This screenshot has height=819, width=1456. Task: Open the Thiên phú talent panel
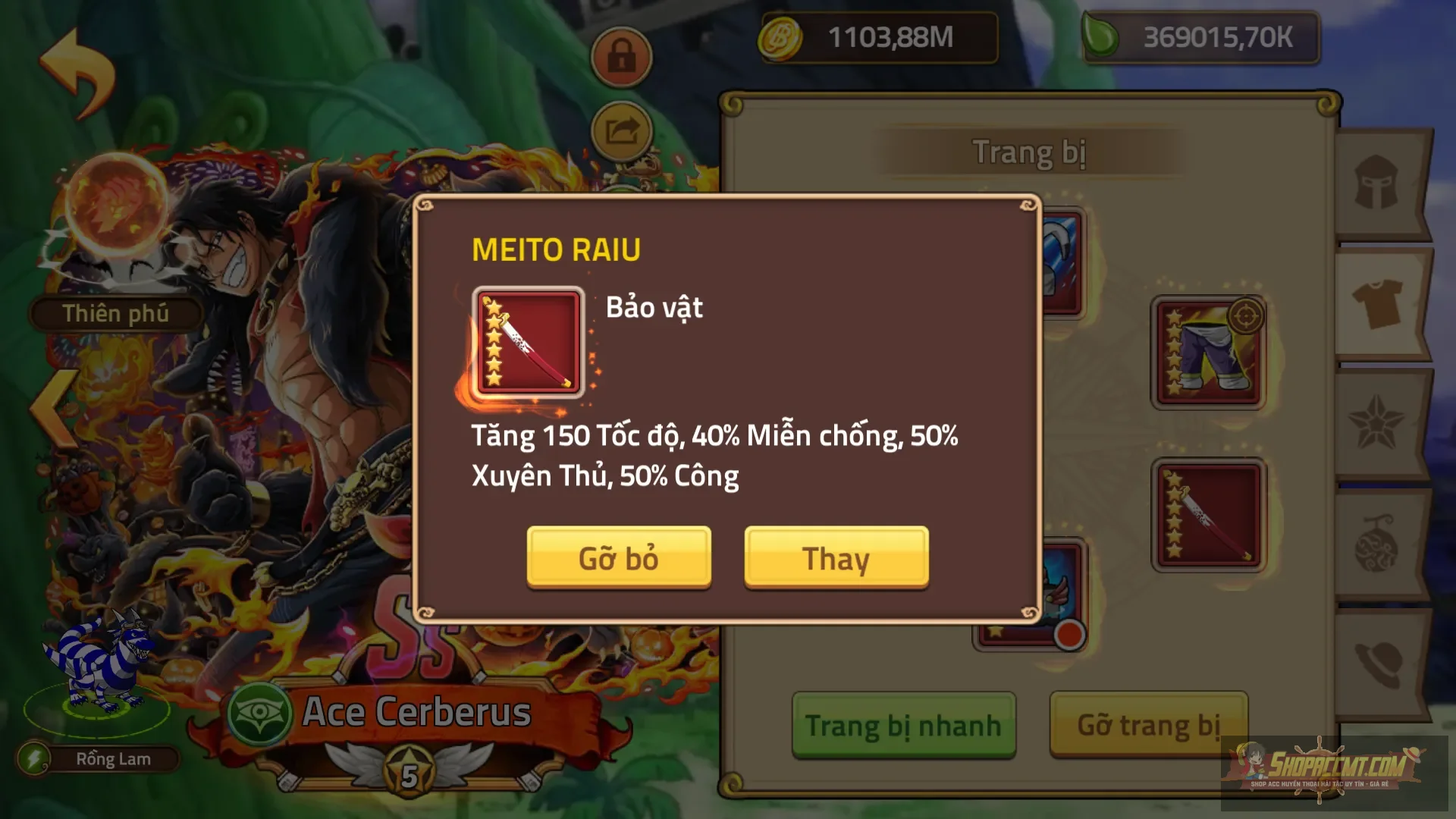(x=115, y=313)
